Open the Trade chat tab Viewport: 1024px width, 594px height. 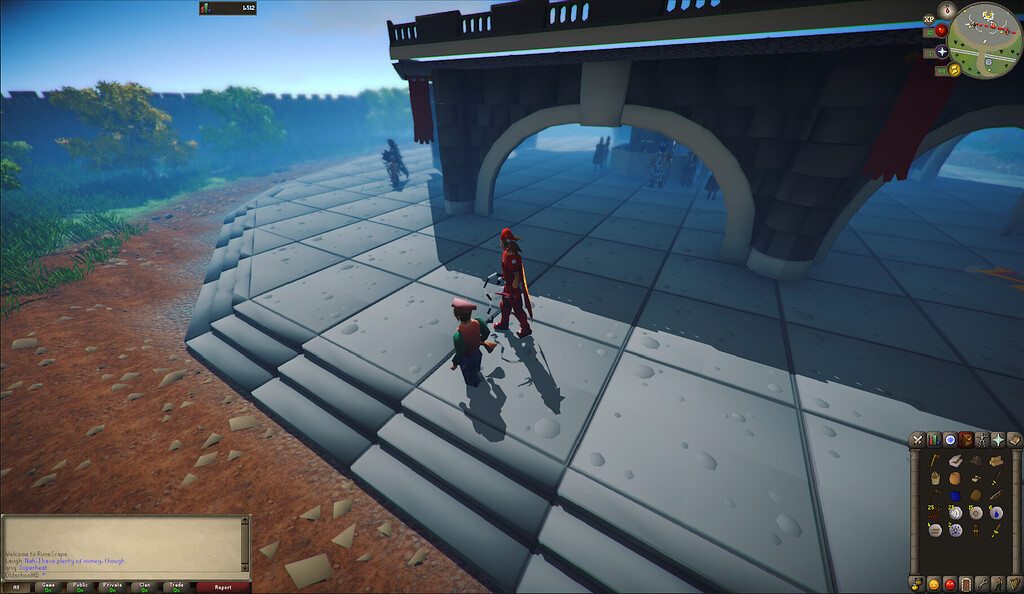click(x=177, y=587)
